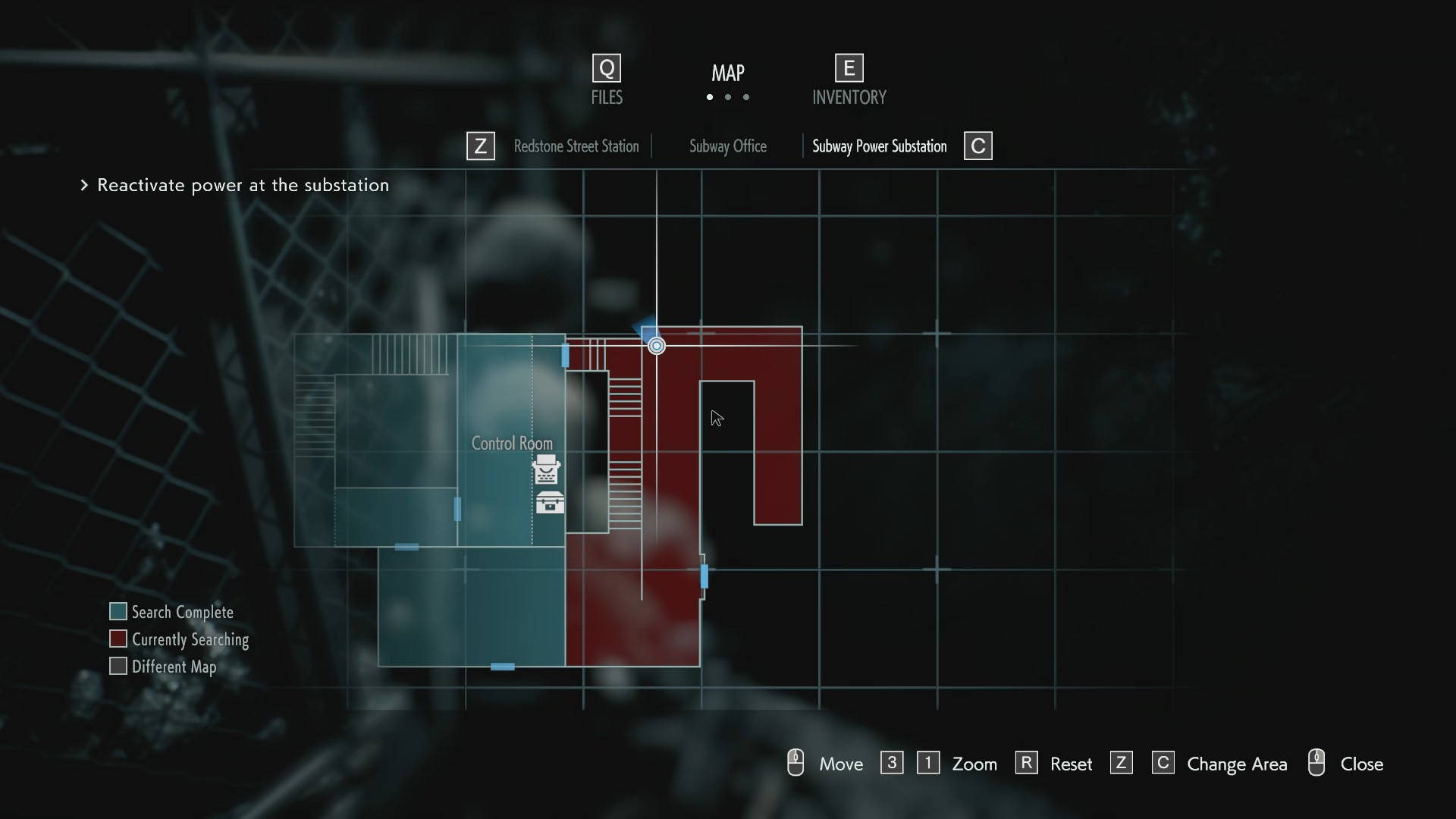Viewport: 1456px width, 819px height.
Task: Click the Z key icon beside Redstone Street Station
Action: (x=480, y=146)
